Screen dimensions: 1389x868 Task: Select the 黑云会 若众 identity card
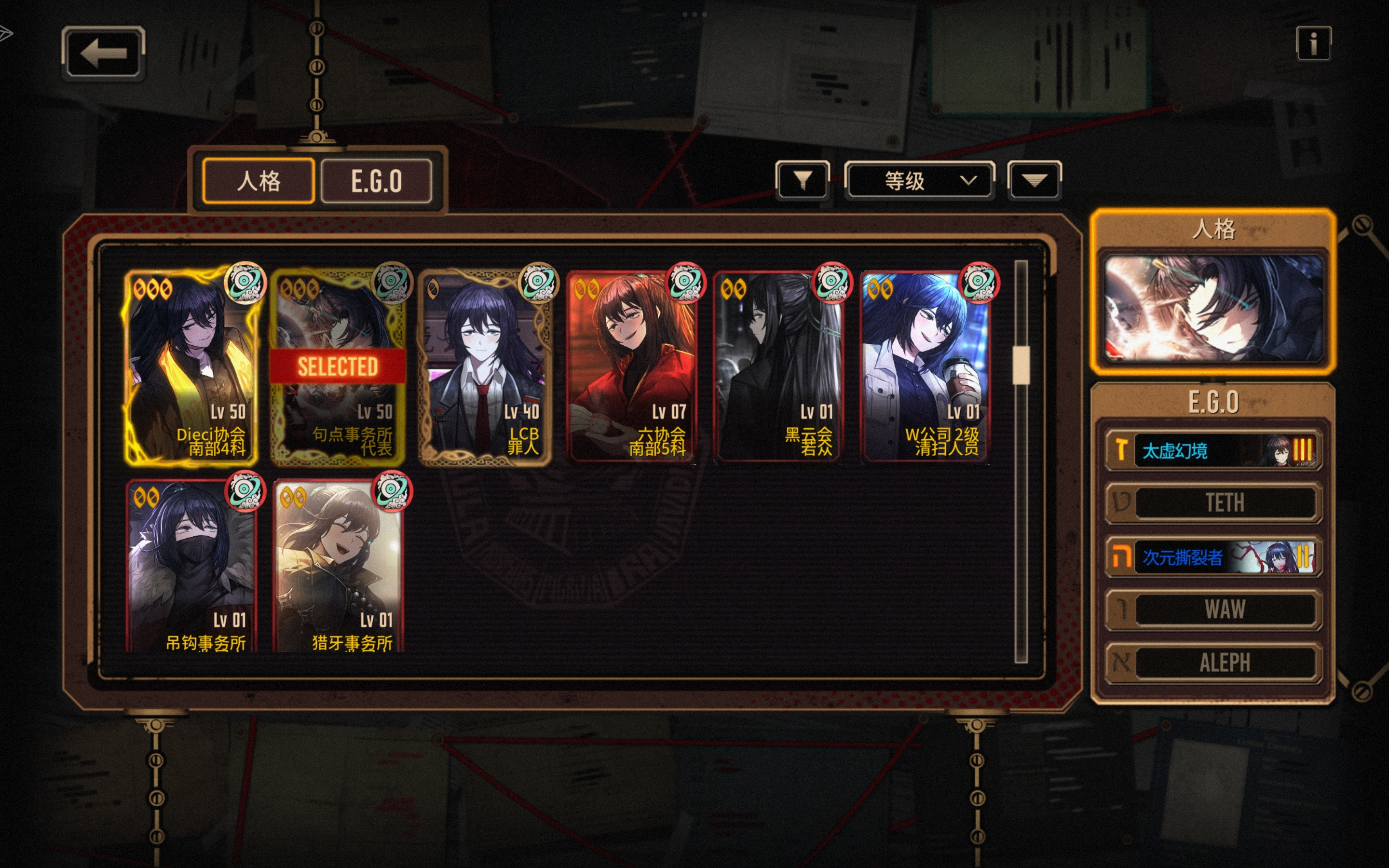778,367
